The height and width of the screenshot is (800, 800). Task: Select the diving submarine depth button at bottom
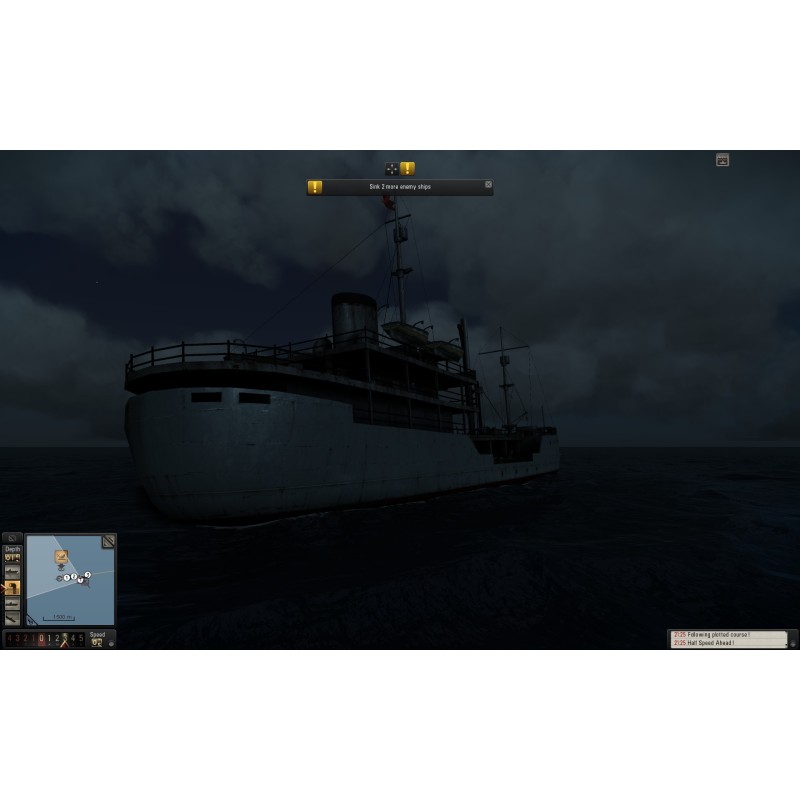click(12, 619)
